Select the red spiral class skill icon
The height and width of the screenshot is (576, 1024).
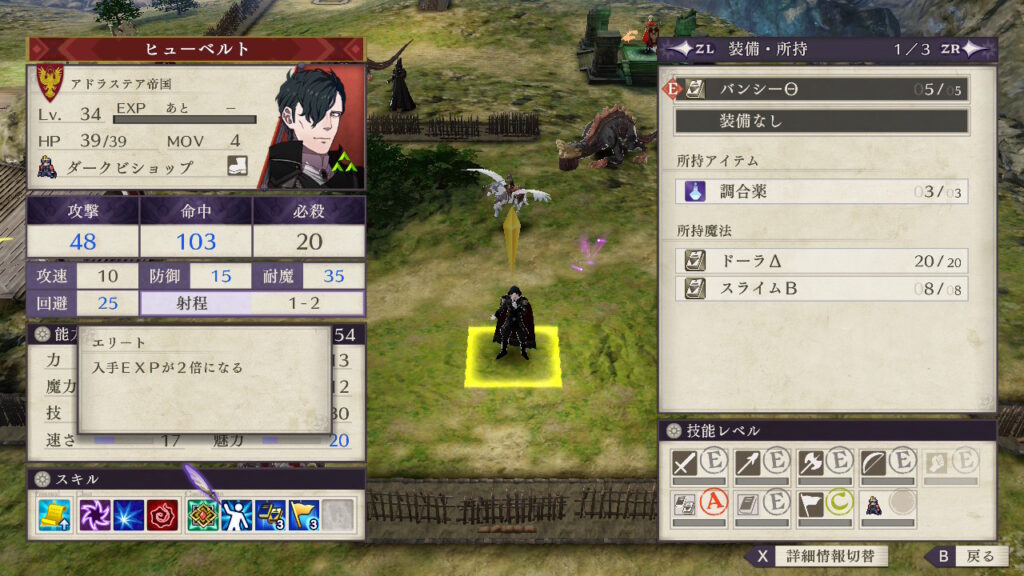tap(162, 515)
